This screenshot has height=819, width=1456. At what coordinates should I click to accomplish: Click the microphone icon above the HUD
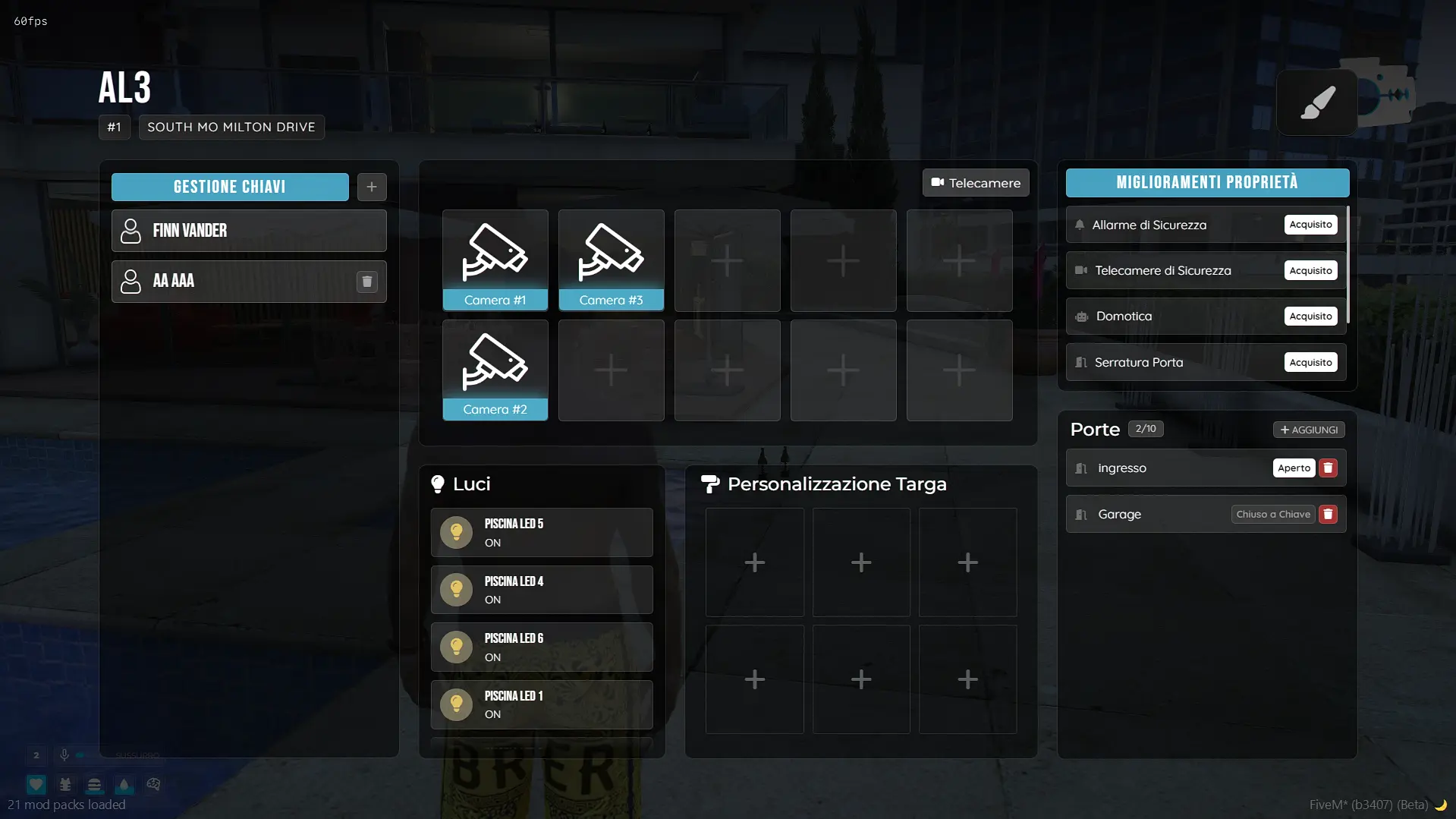coord(64,755)
